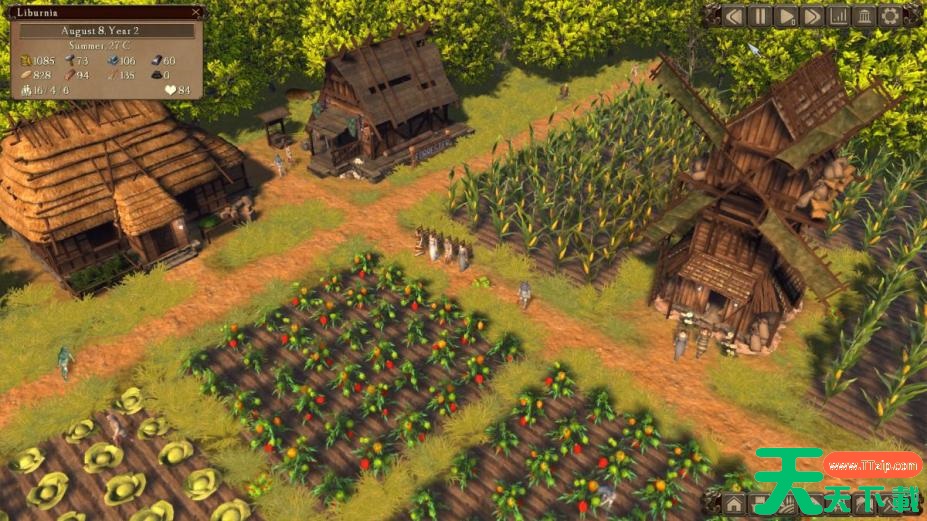Slow down the game speed
The height and width of the screenshot is (521, 927).
click(735, 16)
